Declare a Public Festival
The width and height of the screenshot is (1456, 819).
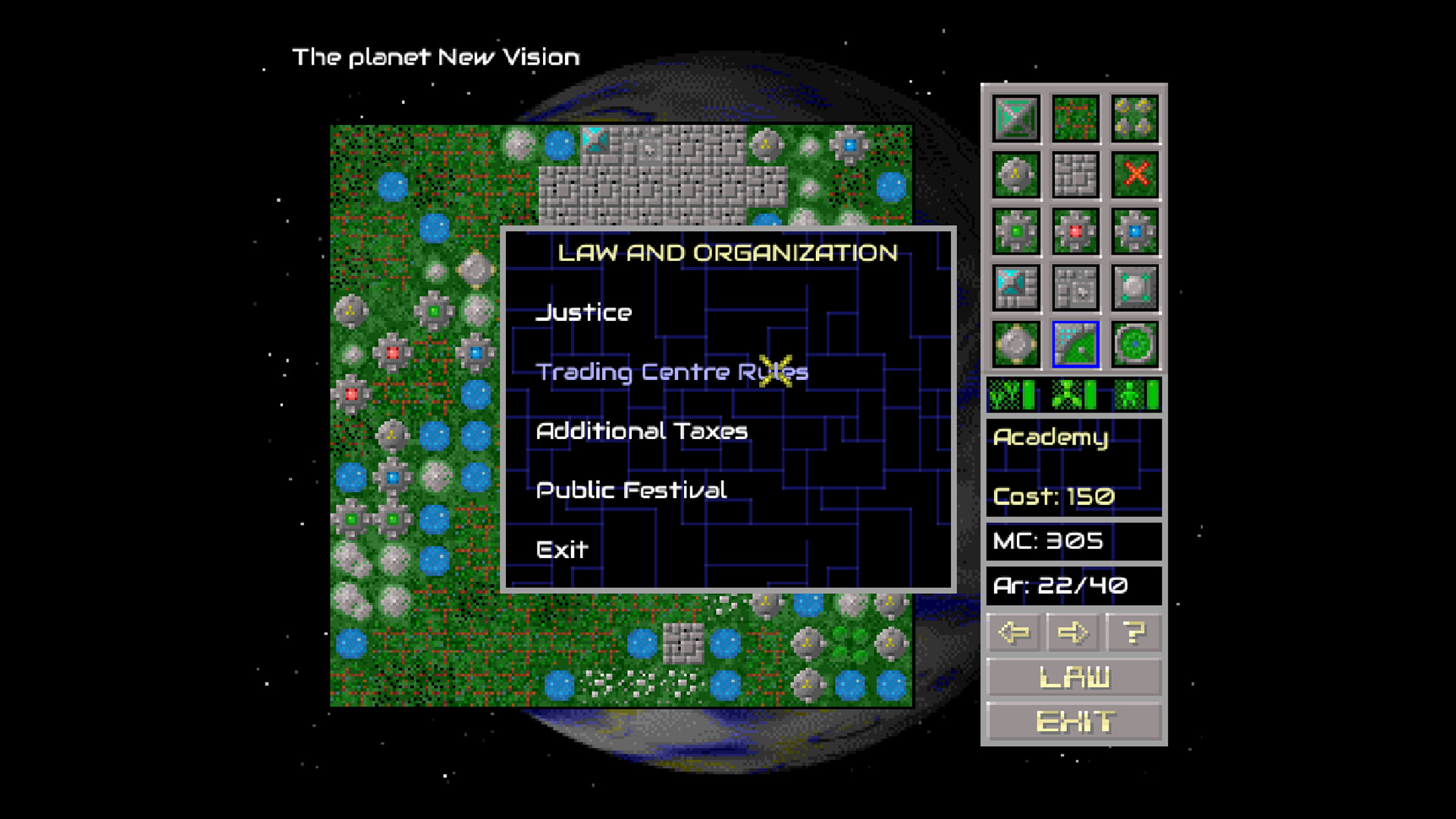tap(631, 490)
